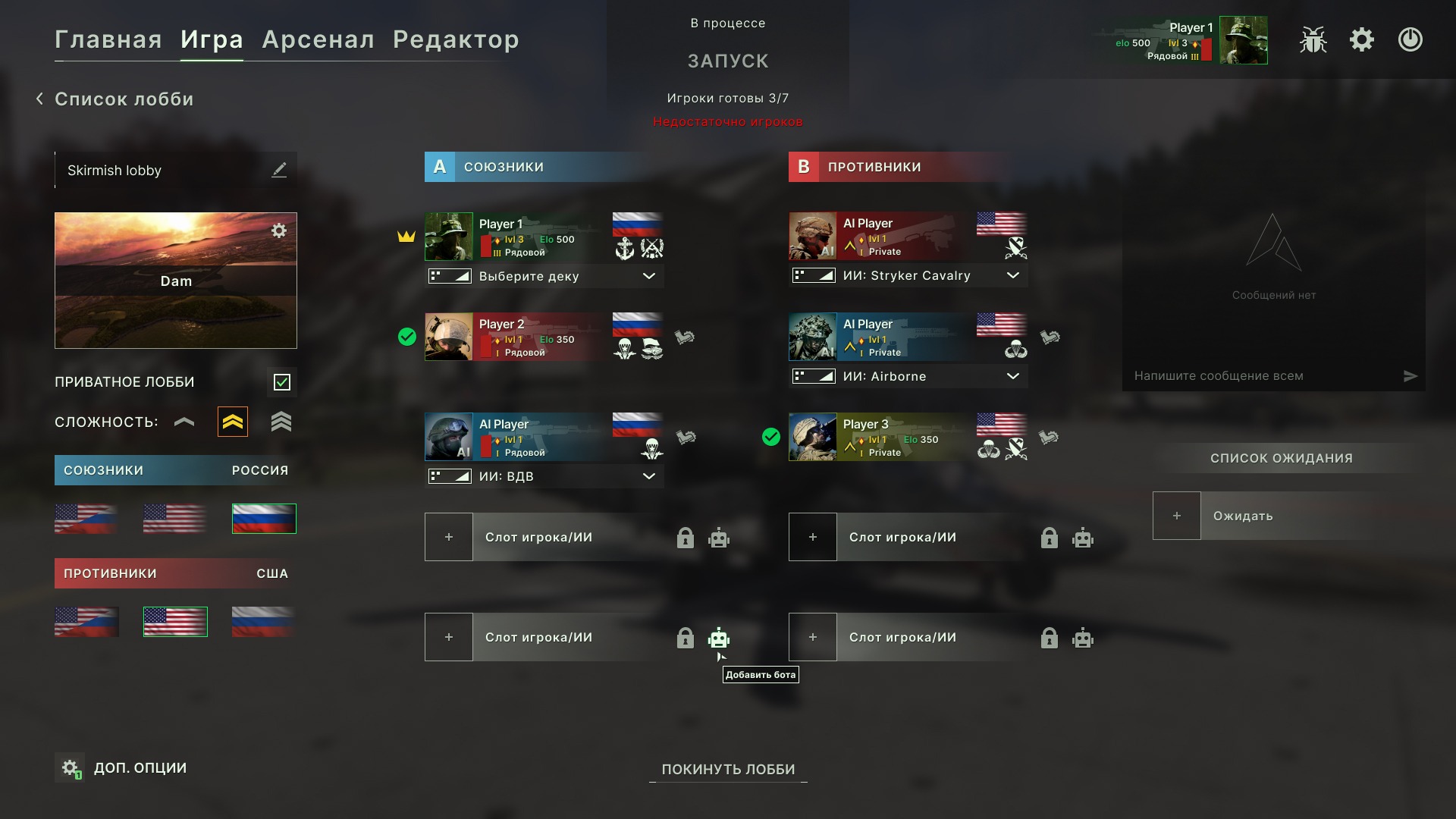Switch to the Главная tab

[108, 39]
